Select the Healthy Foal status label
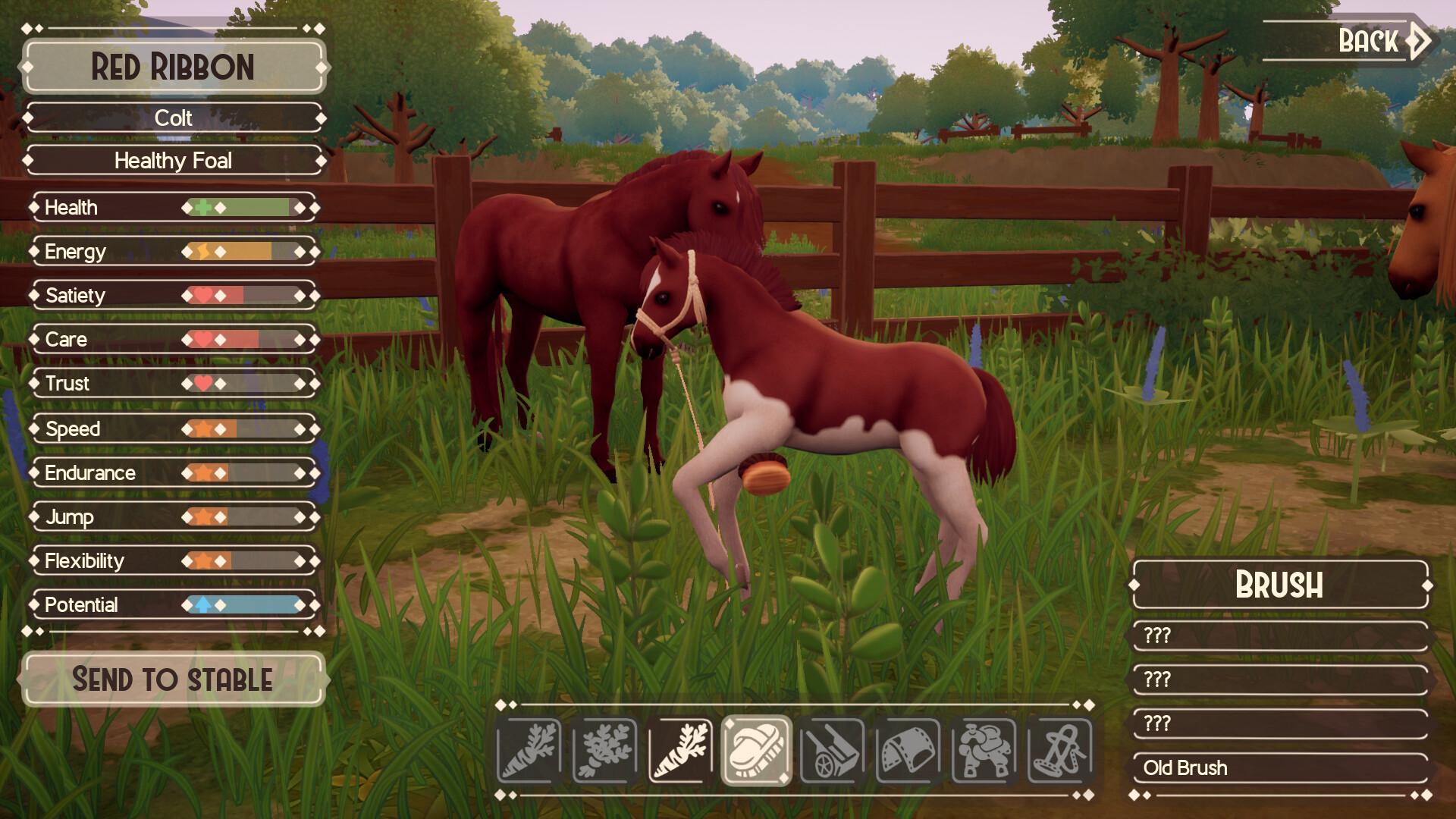 coord(173,161)
